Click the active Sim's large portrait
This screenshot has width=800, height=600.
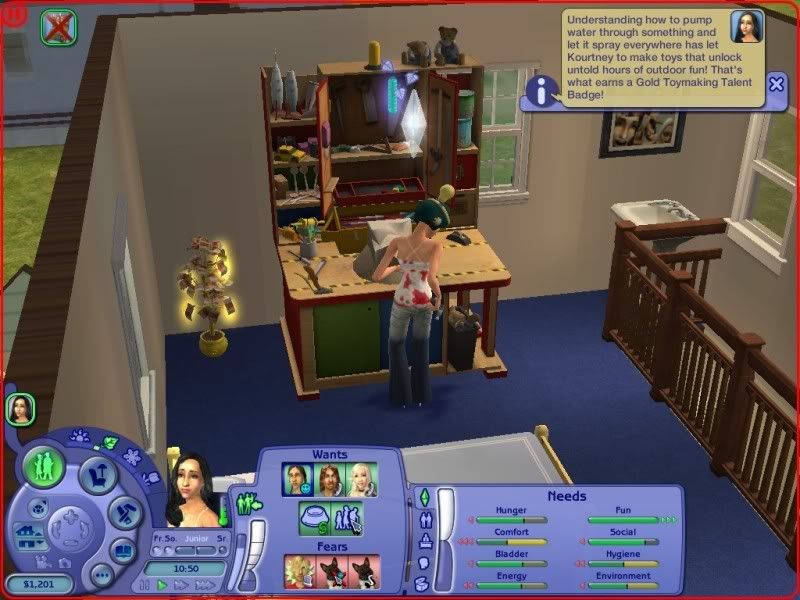tap(192, 490)
